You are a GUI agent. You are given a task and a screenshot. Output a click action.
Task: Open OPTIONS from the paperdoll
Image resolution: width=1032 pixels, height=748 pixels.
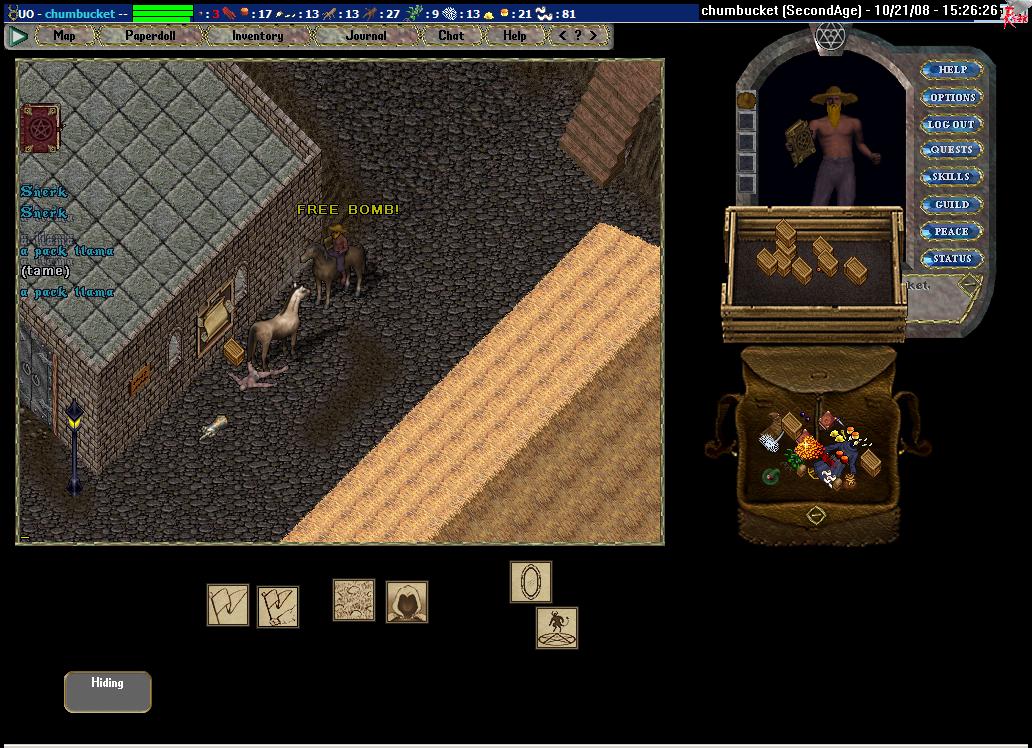click(952, 97)
